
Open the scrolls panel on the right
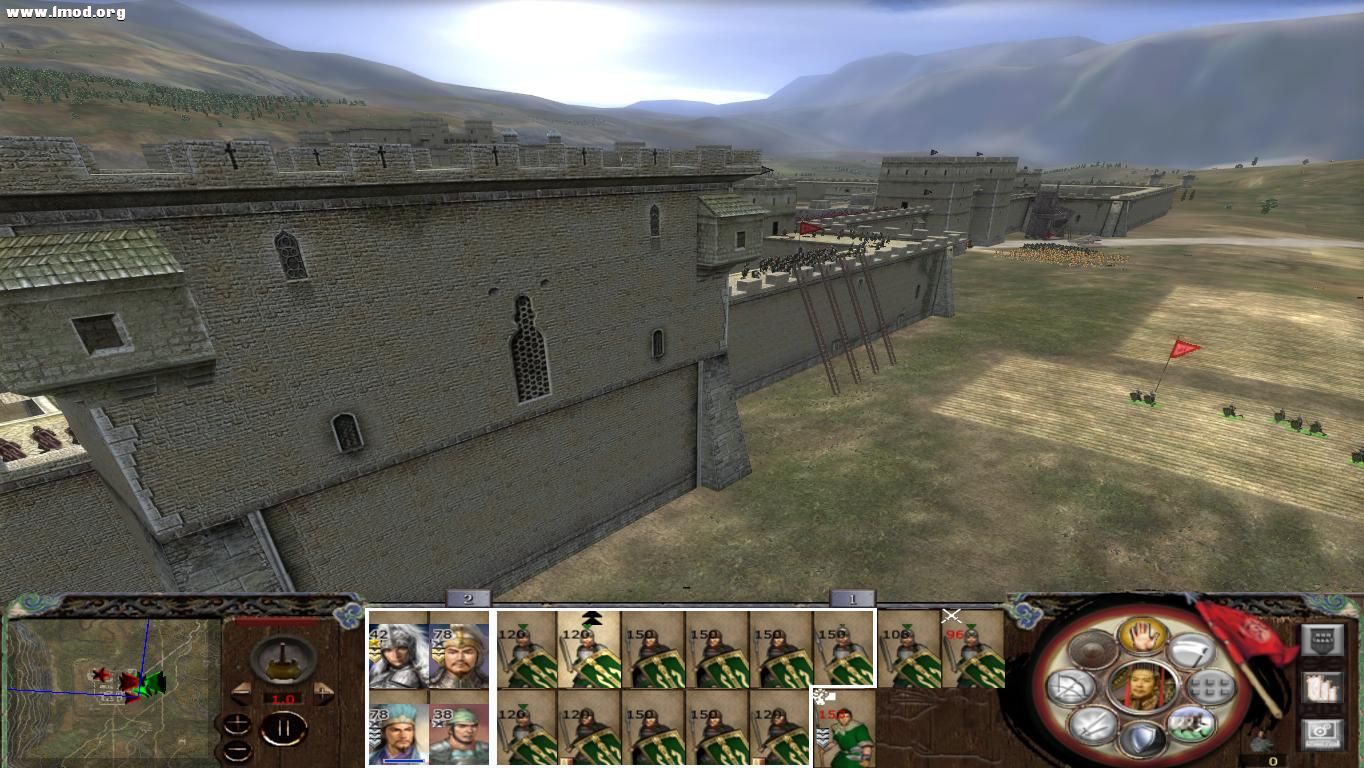[1321, 688]
